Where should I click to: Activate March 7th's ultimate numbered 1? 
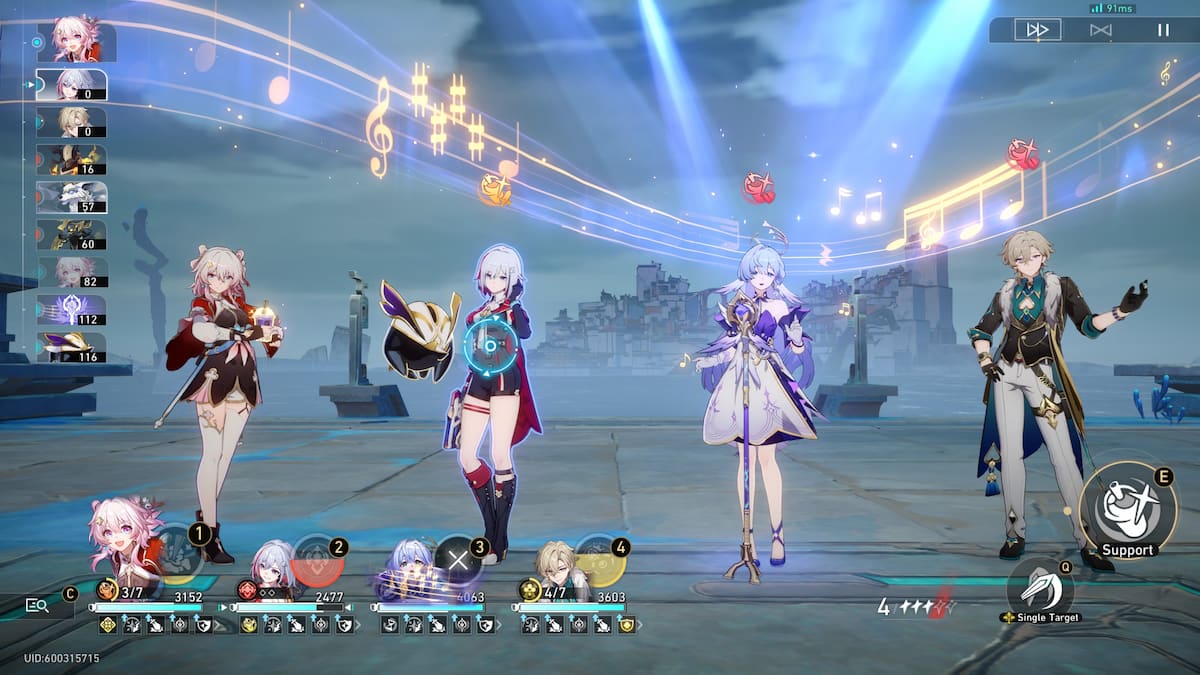coord(180,554)
